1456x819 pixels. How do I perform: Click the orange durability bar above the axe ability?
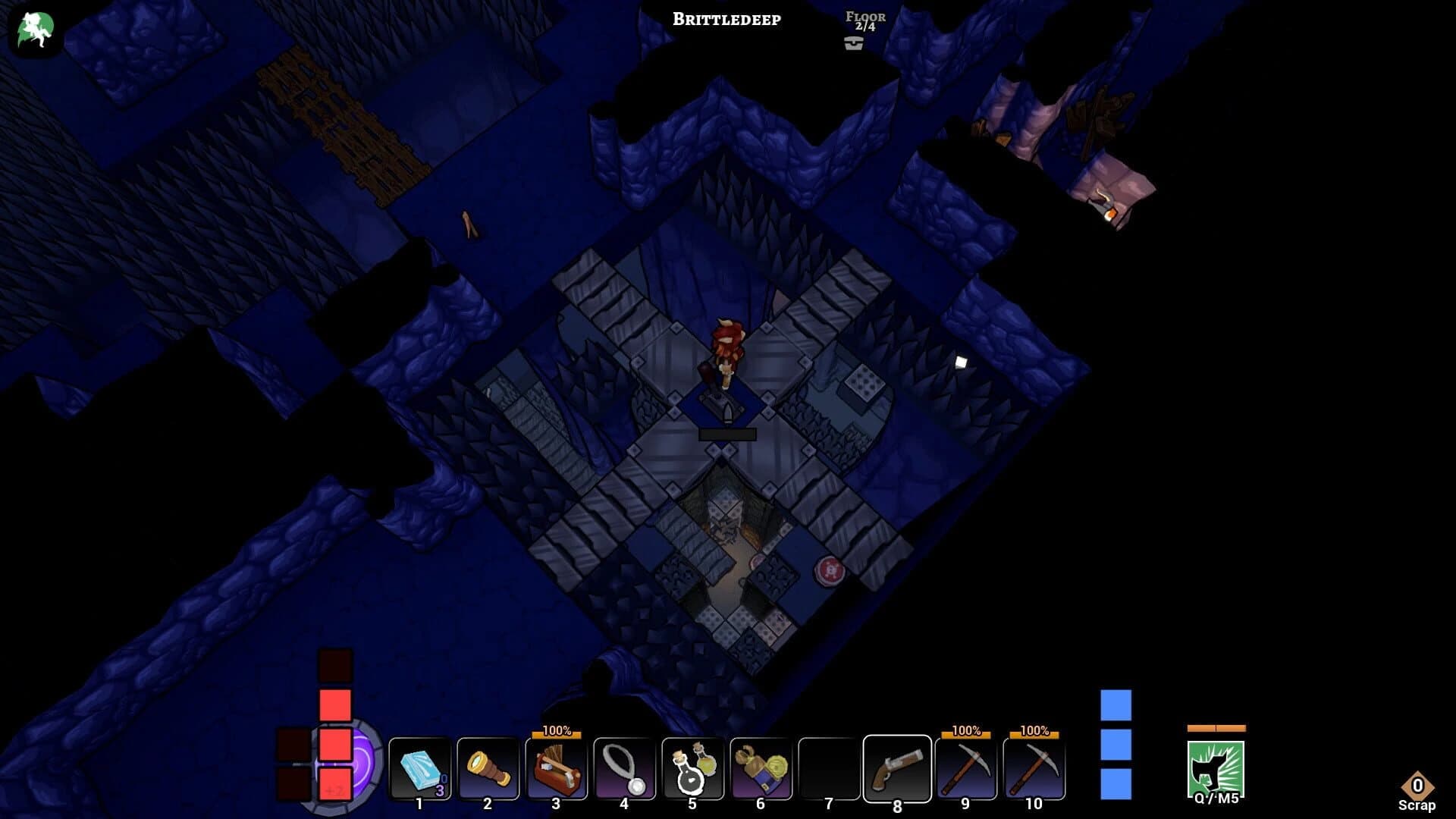tap(1217, 727)
